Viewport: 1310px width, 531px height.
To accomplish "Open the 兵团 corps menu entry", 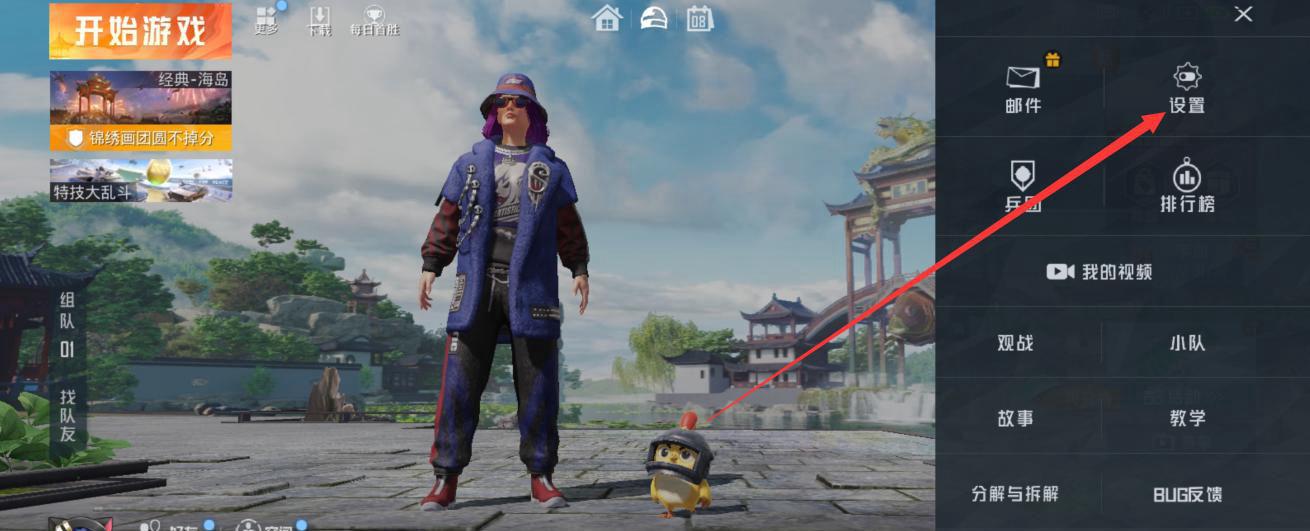I will 1023,186.
